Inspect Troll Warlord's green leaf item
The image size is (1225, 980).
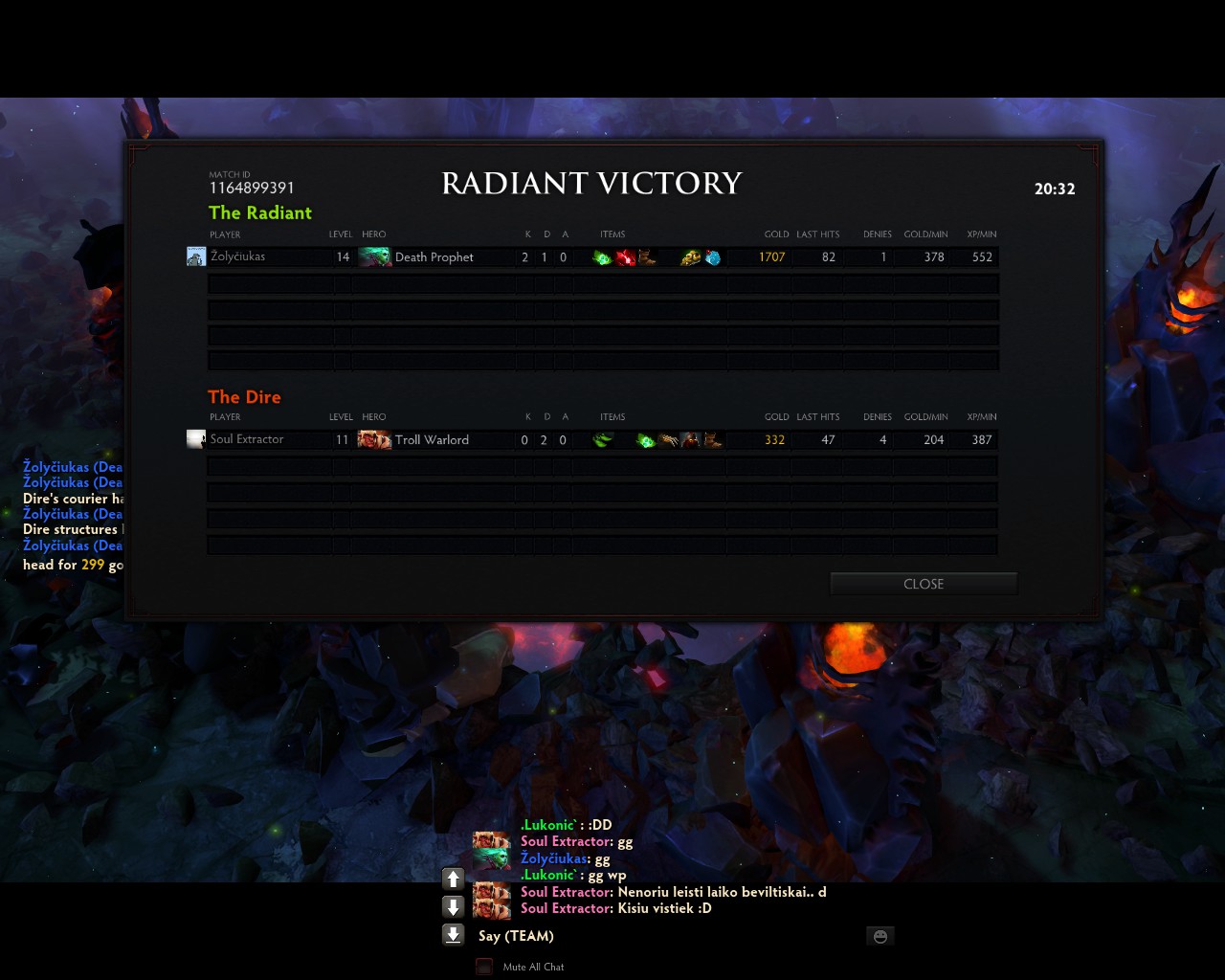(x=602, y=440)
